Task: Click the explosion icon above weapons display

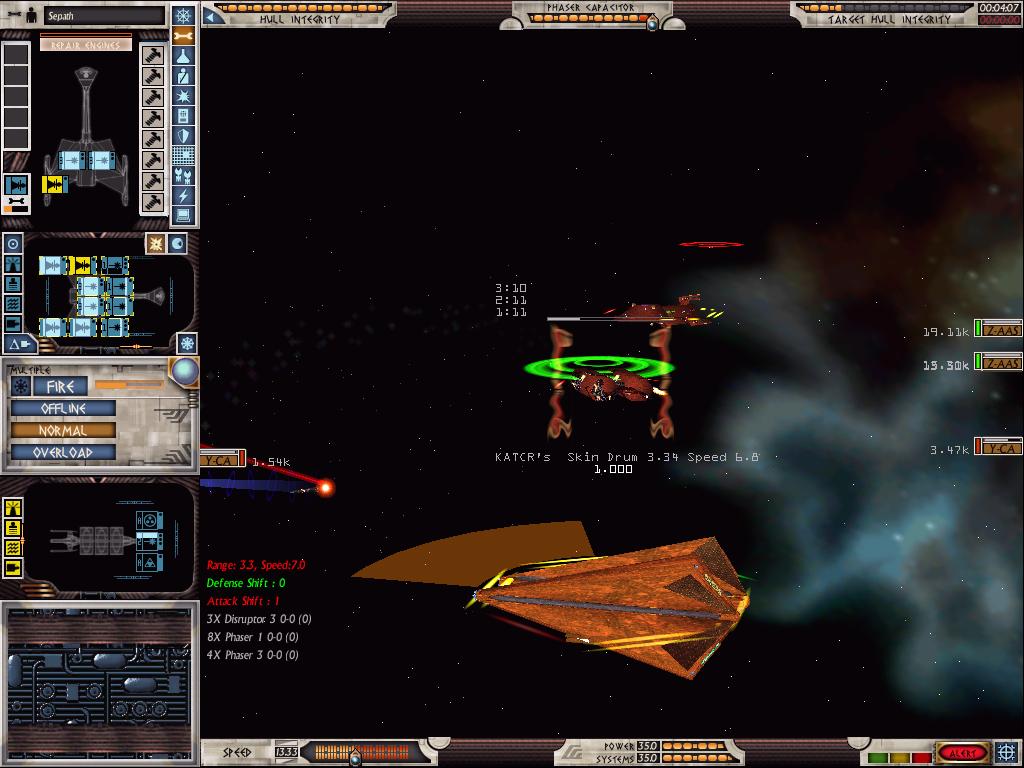Action: [x=156, y=244]
